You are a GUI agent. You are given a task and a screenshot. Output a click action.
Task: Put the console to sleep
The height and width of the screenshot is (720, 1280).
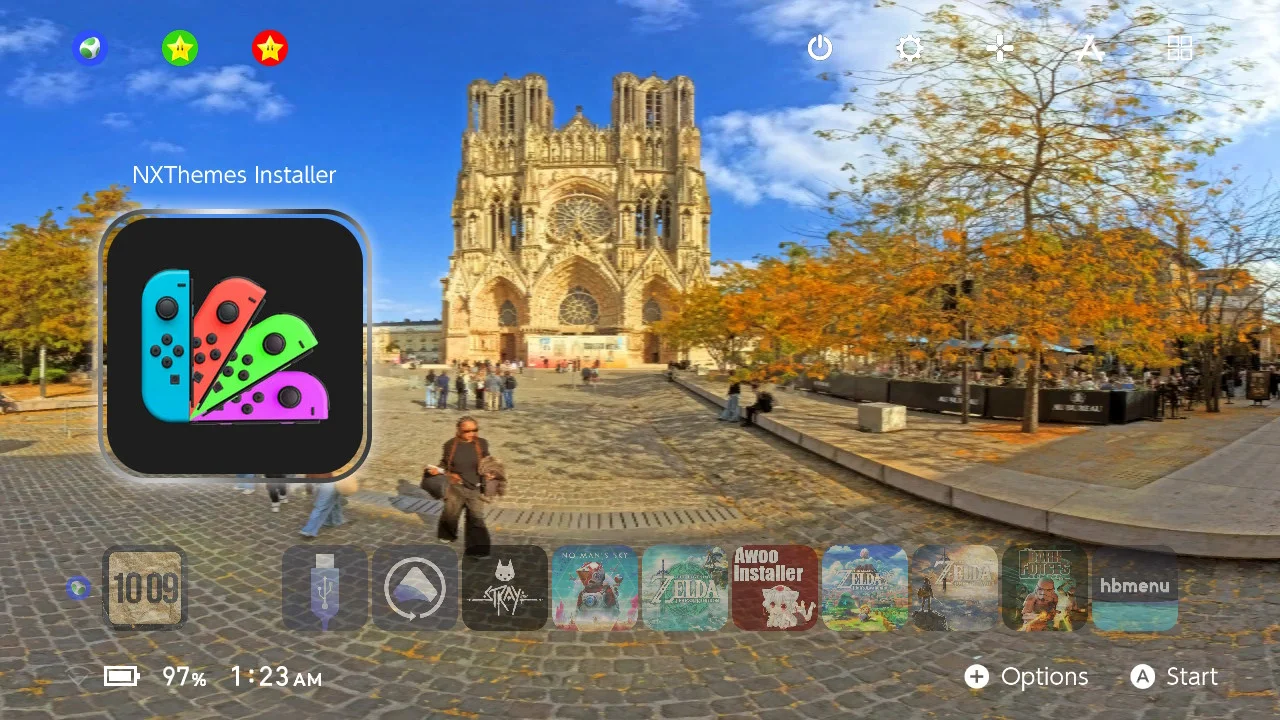[x=819, y=48]
